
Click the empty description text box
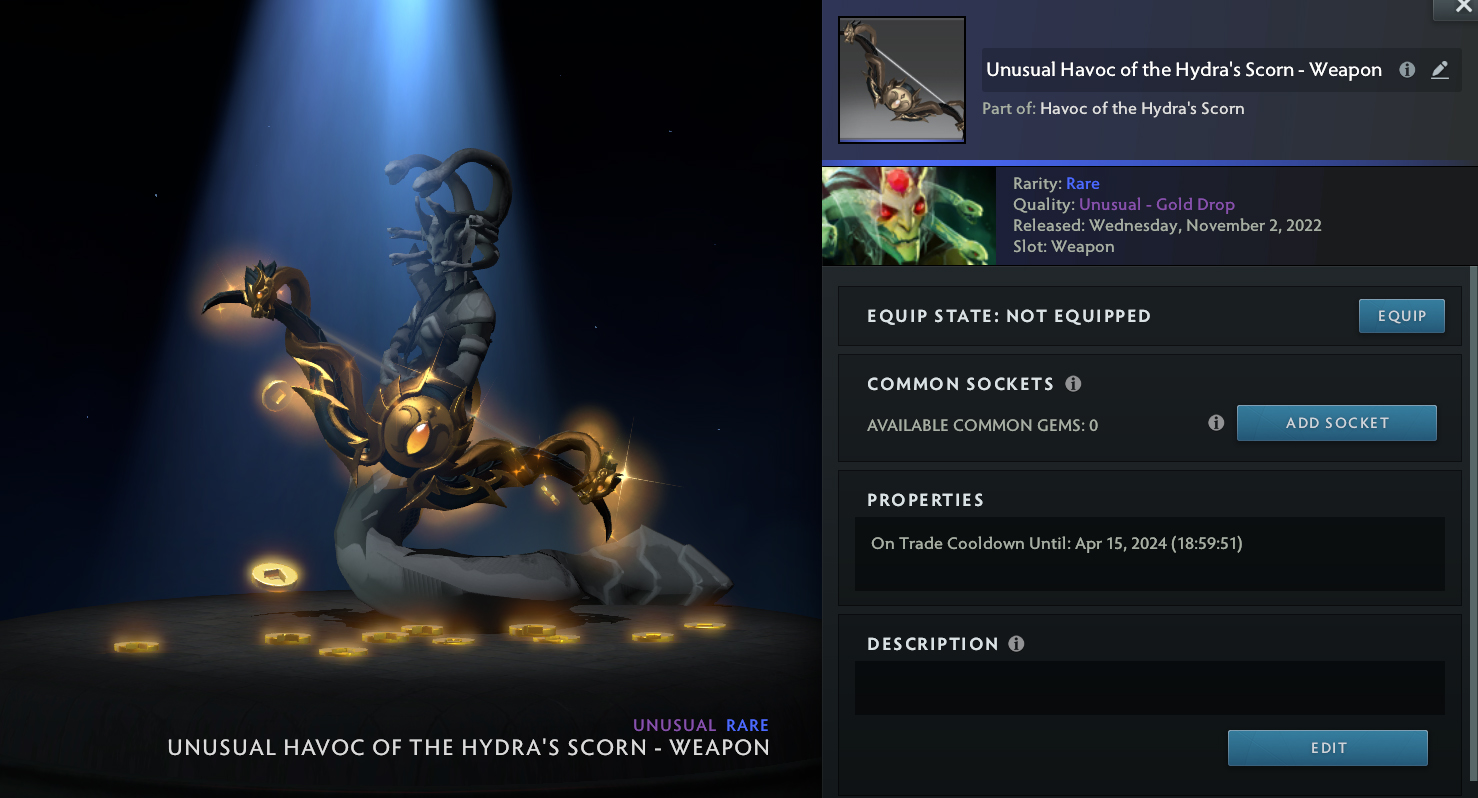(1149, 688)
